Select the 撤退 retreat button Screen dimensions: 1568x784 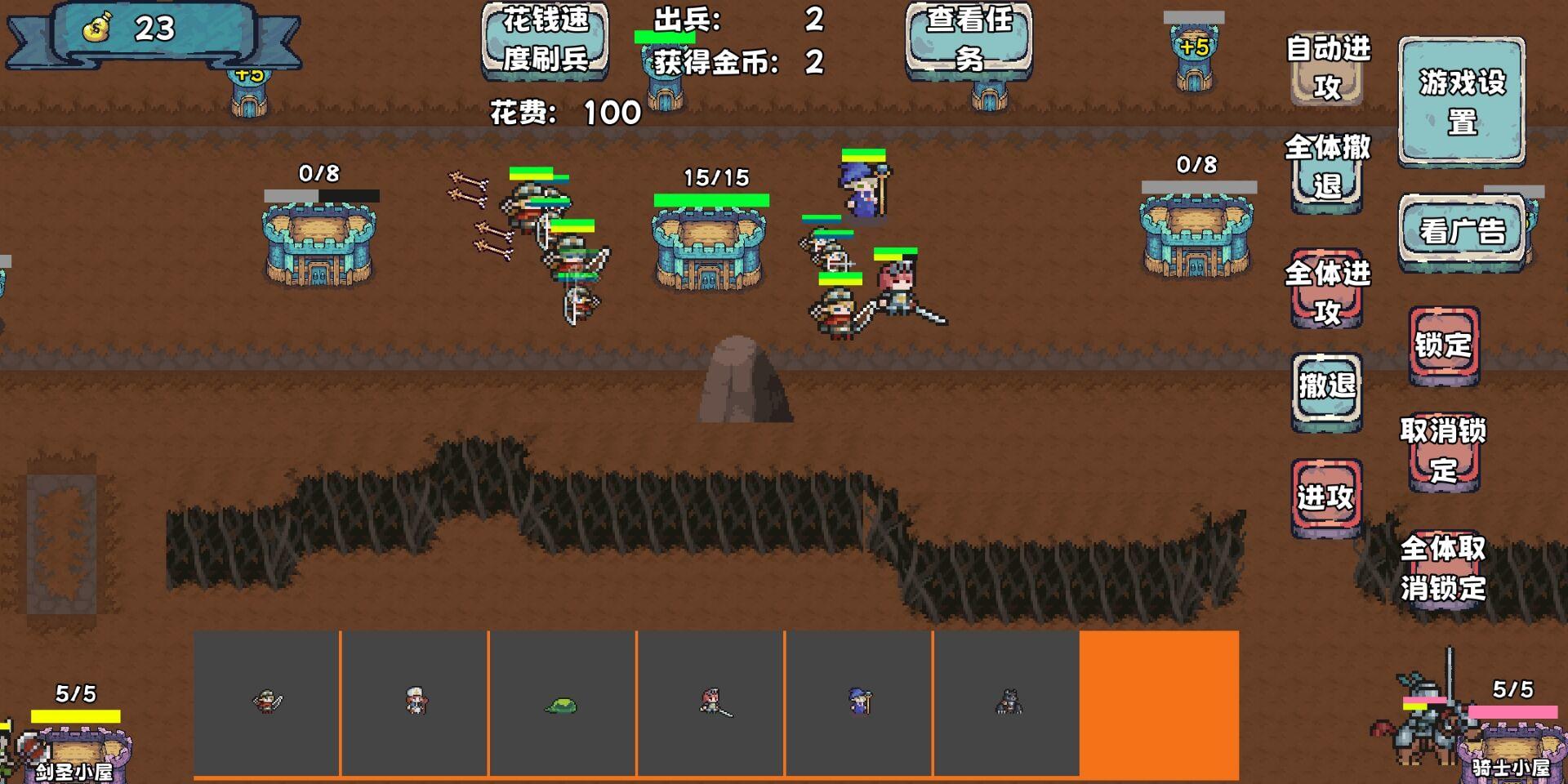(x=1326, y=387)
